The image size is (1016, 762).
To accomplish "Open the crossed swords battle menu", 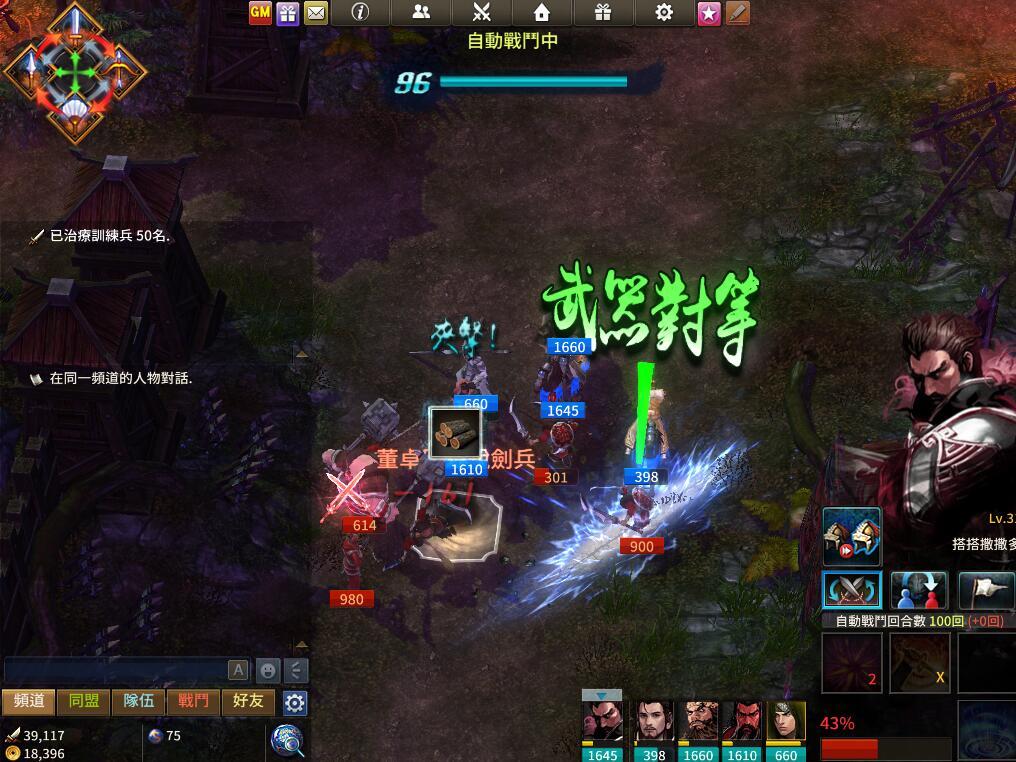I will pyautogui.click(x=481, y=12).
